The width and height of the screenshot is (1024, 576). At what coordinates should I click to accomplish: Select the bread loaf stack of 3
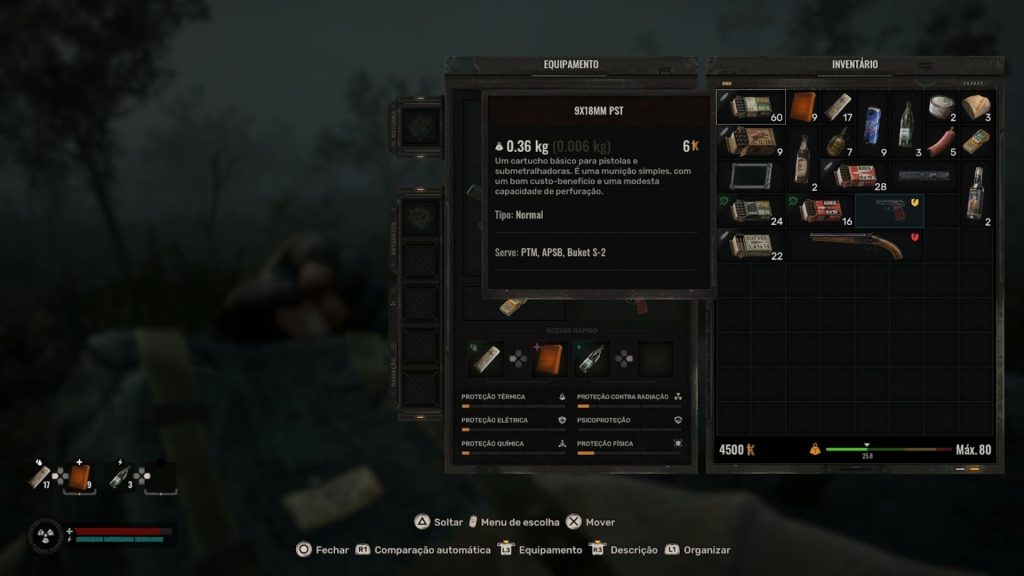pyautogui.click(x=975, y=107)
